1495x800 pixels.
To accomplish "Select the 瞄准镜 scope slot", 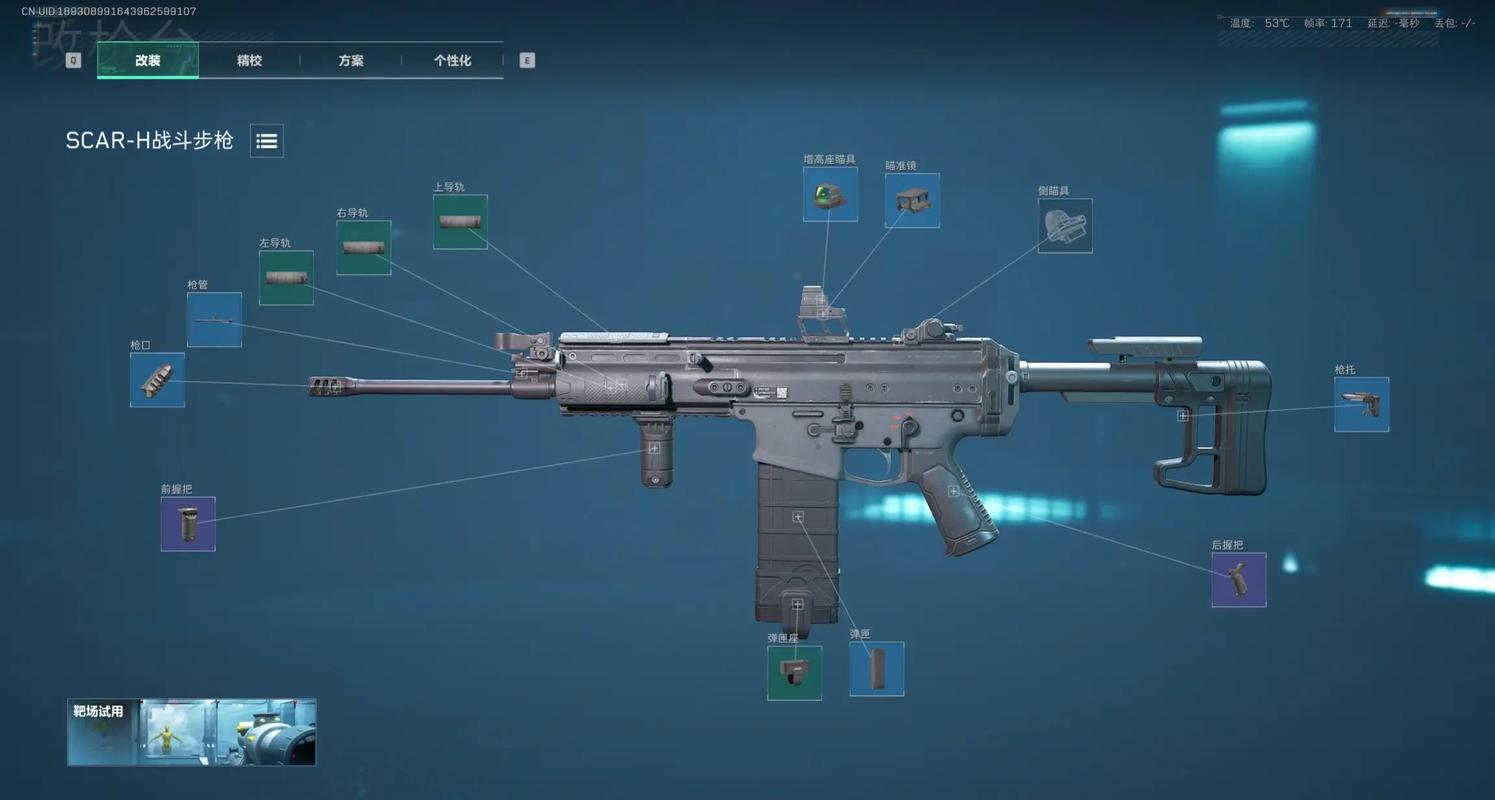I will tap(912, 200).
